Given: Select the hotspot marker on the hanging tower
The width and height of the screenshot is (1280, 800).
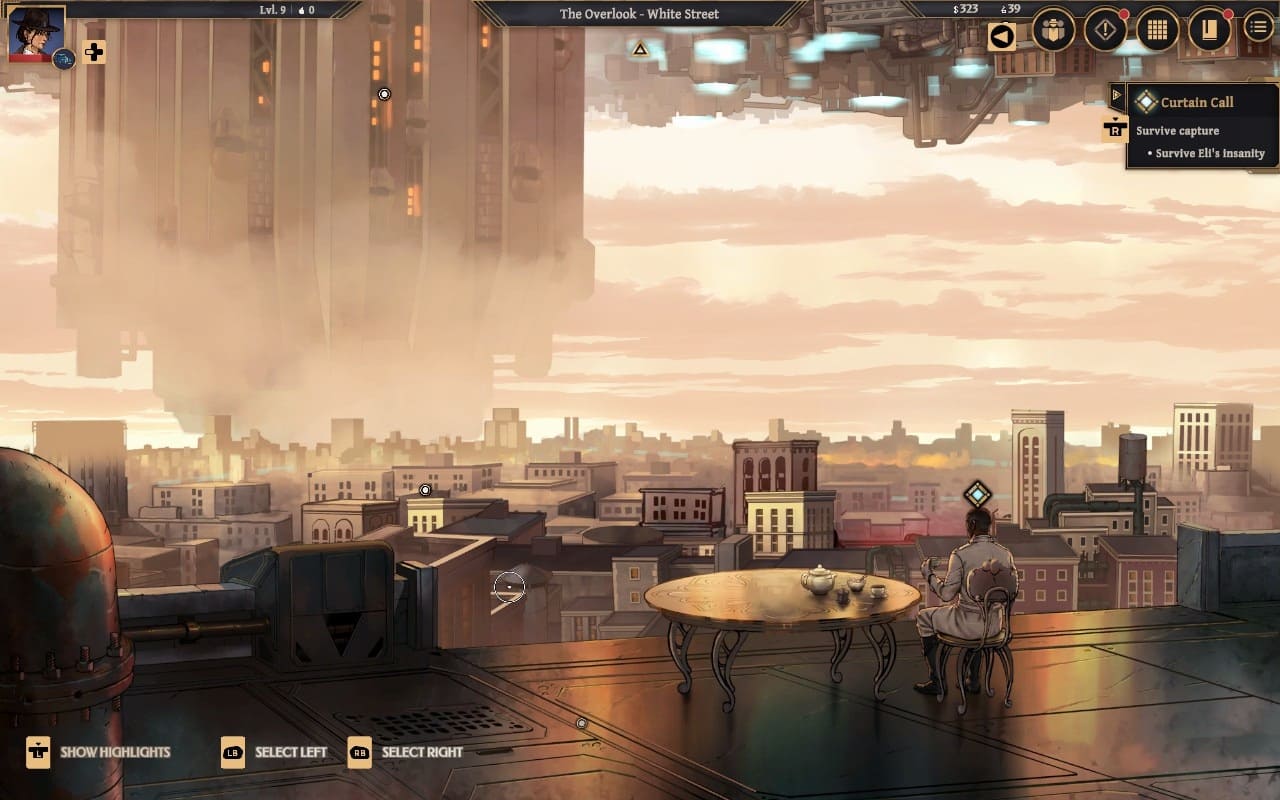Looking at the screenshot, I should point(384,94).
